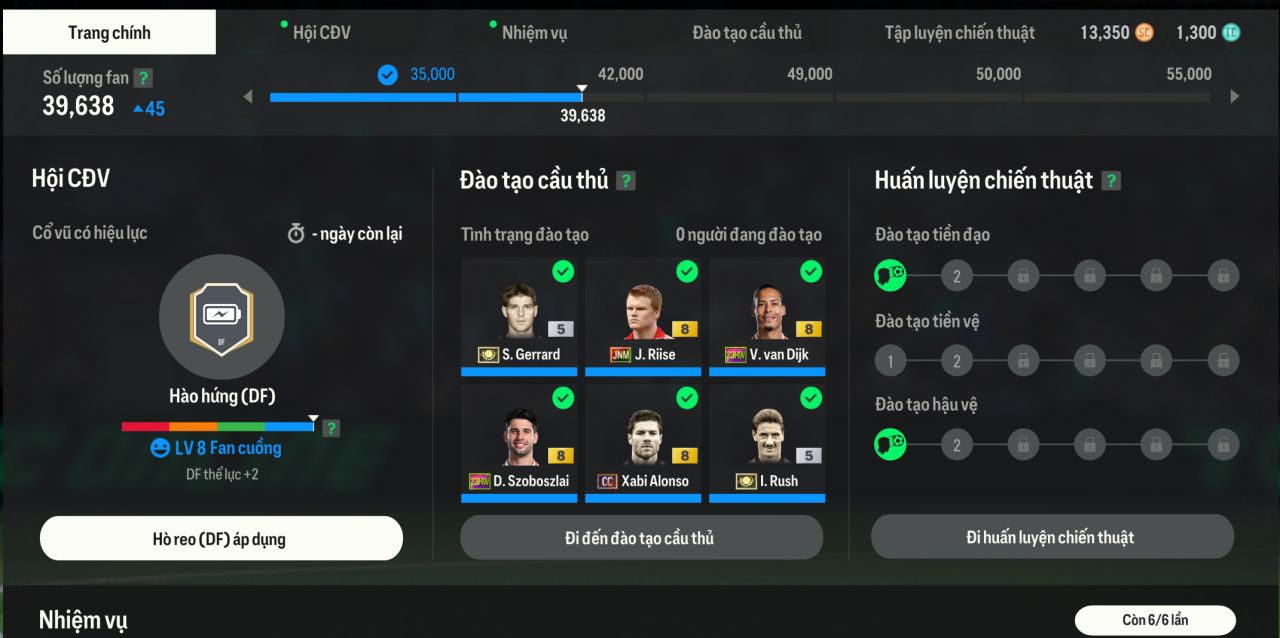Open the Nhiệm vụ tab
This screenshot has width=1280, height=638.
[534, 33]
